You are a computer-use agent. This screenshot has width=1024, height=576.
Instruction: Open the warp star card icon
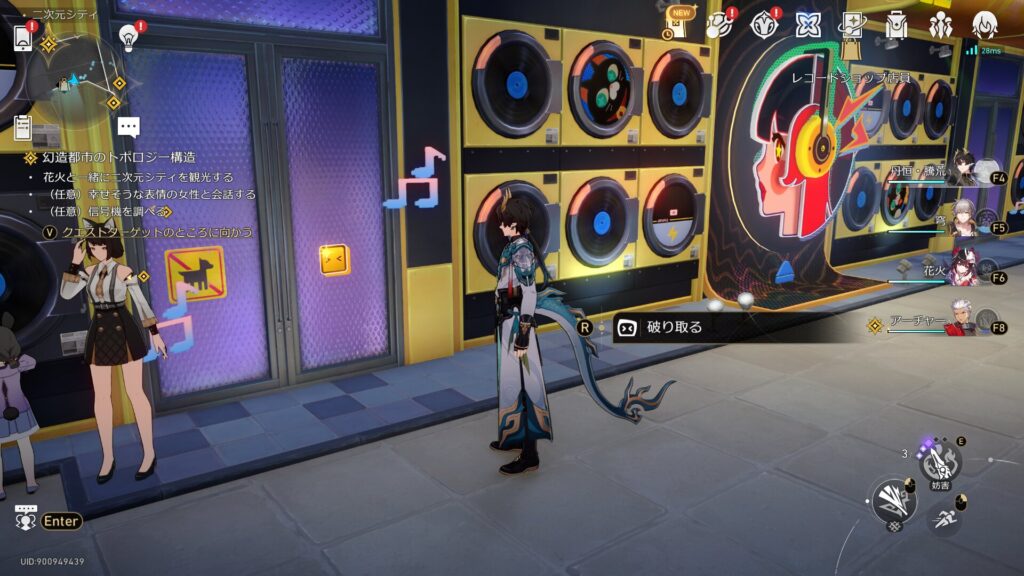point(852,25)
